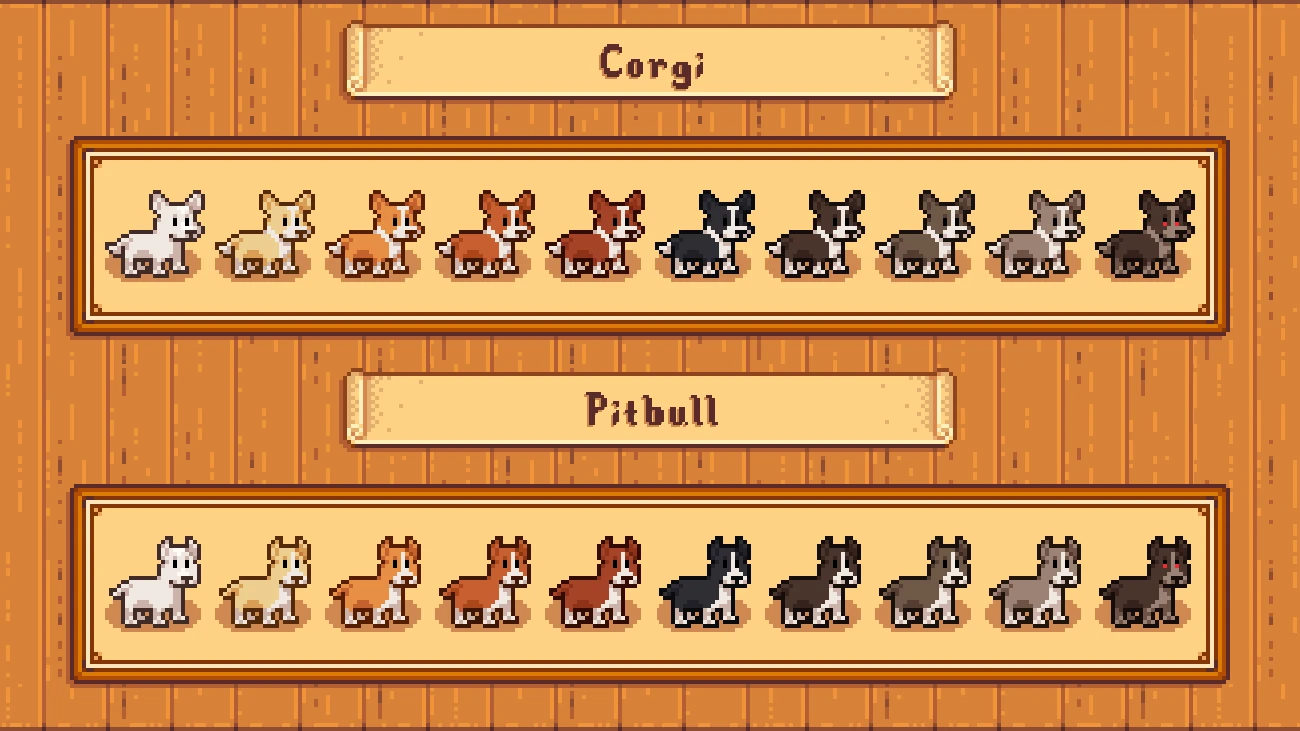Choose the cream-colored Pitbull
This screenshot has width=1300, height=731.
click(267, 583)
